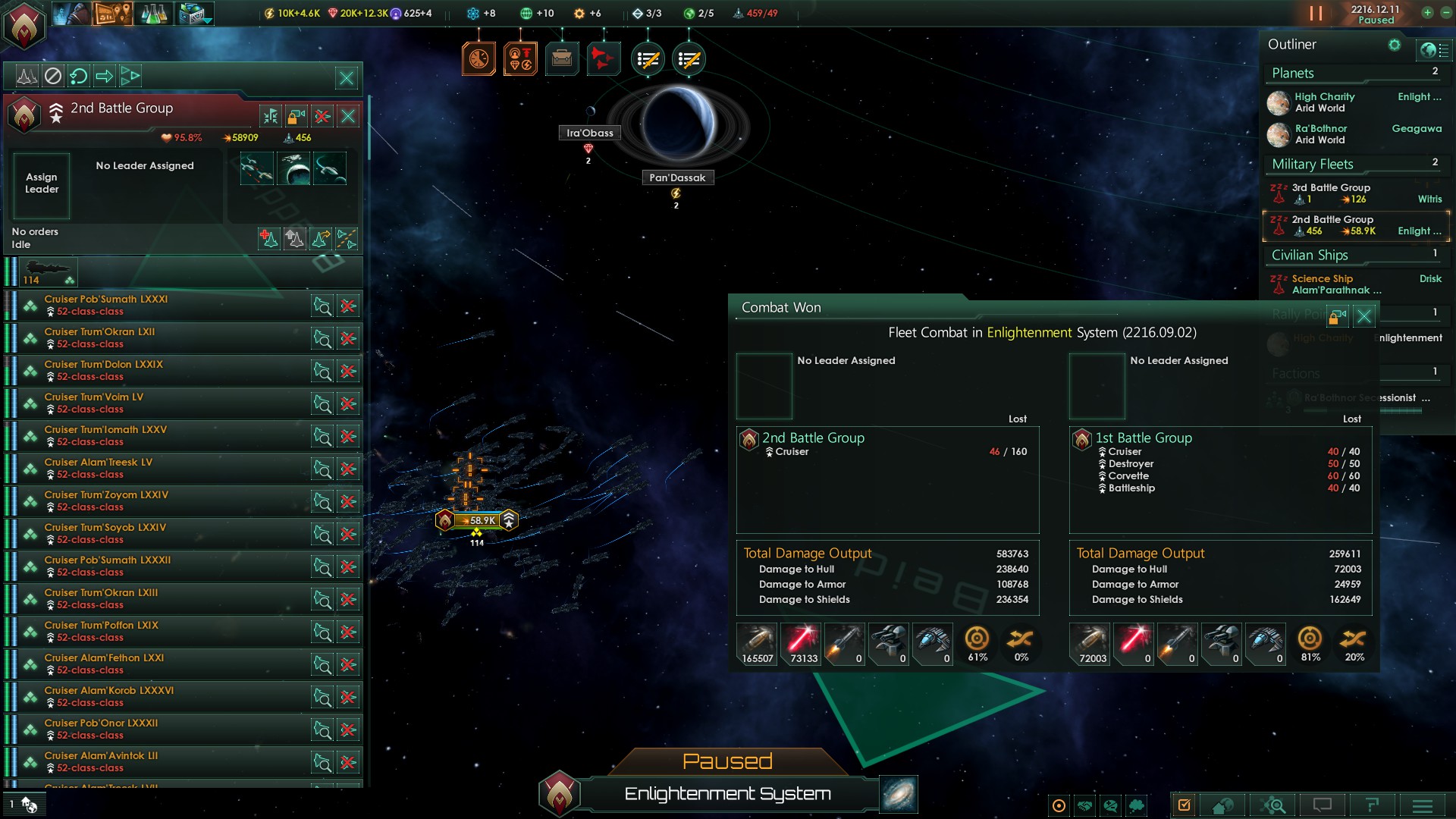Open High Charity planet from the Outliner
This screenshot has width=1456, height=819.
(x=1324, y=97)
